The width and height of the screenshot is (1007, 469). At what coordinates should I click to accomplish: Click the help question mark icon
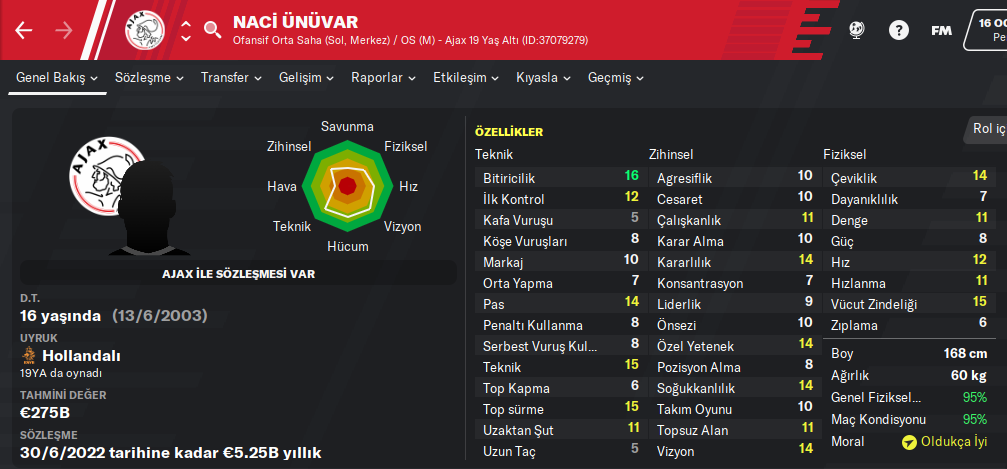tap(897, 30)
